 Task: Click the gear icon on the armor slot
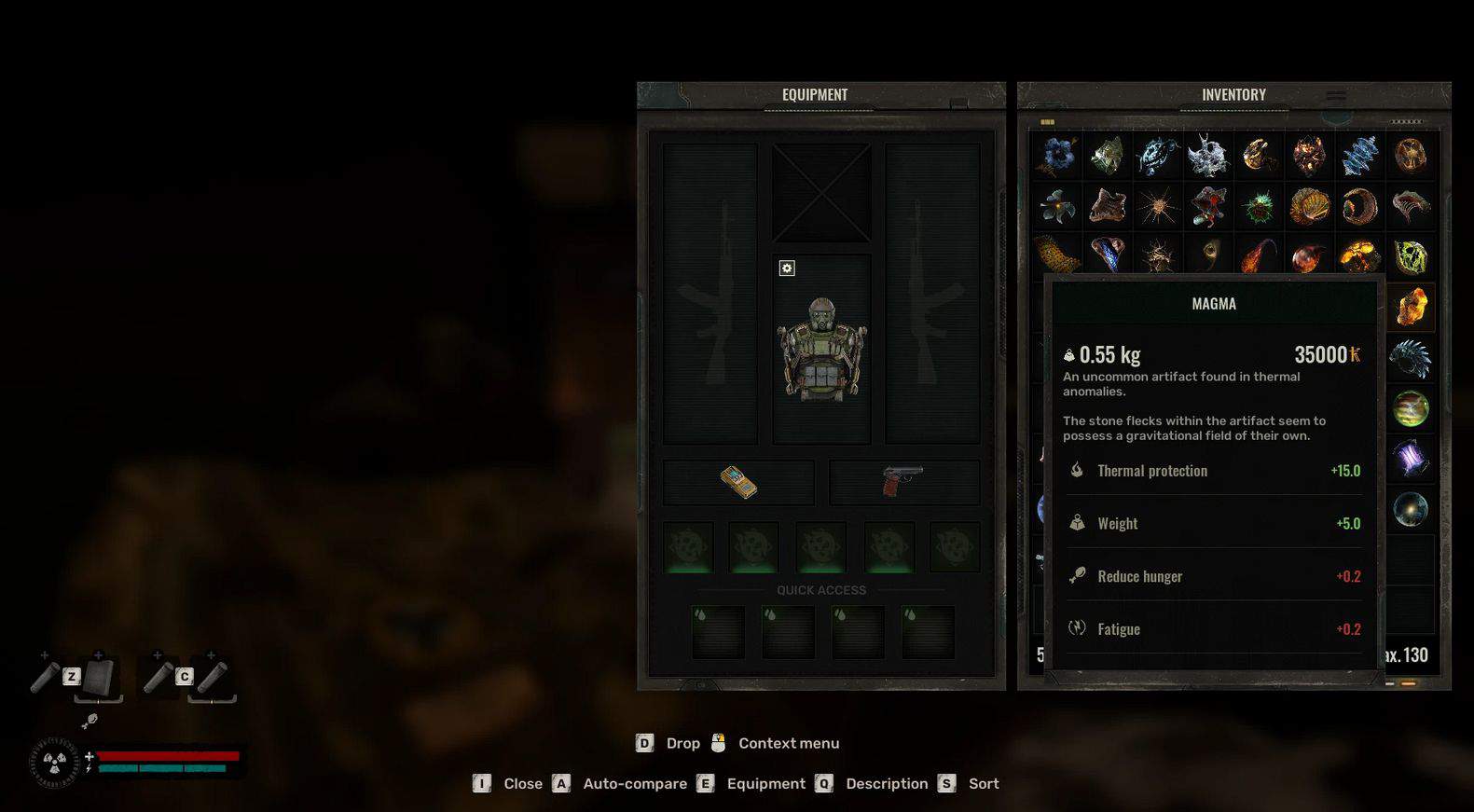click(x=787, y=268)
